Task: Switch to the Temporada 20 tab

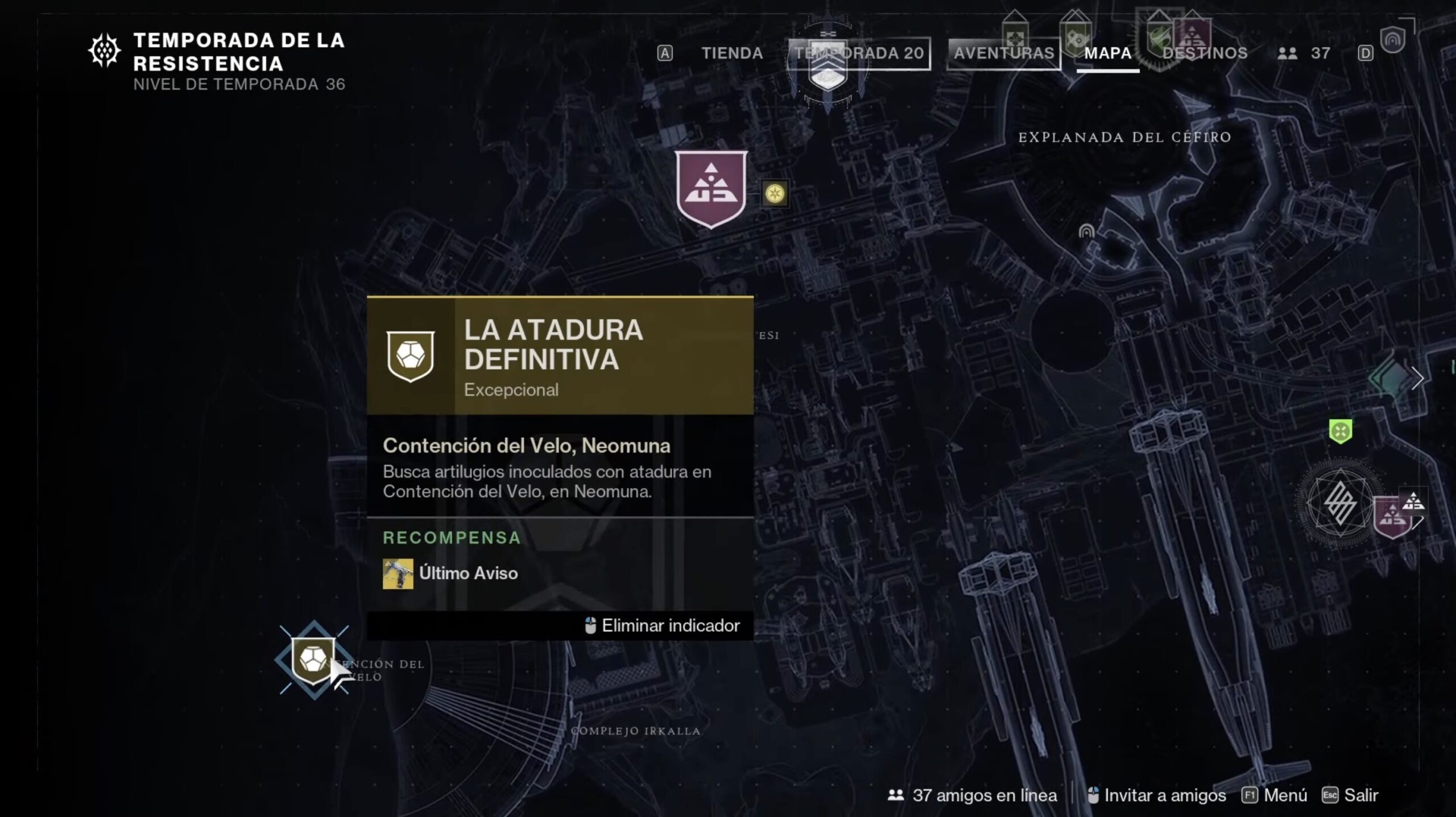Action: (859, 53)
